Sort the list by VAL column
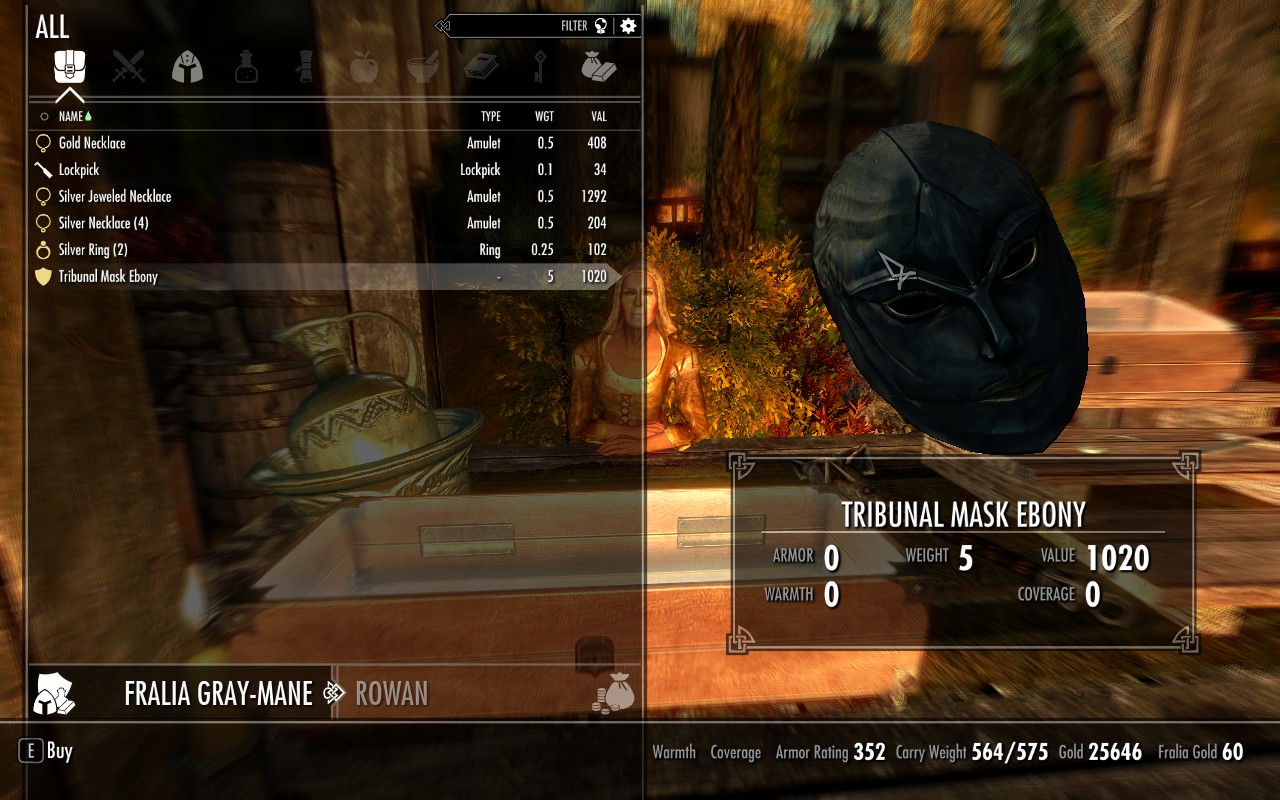 pos(598,117)
